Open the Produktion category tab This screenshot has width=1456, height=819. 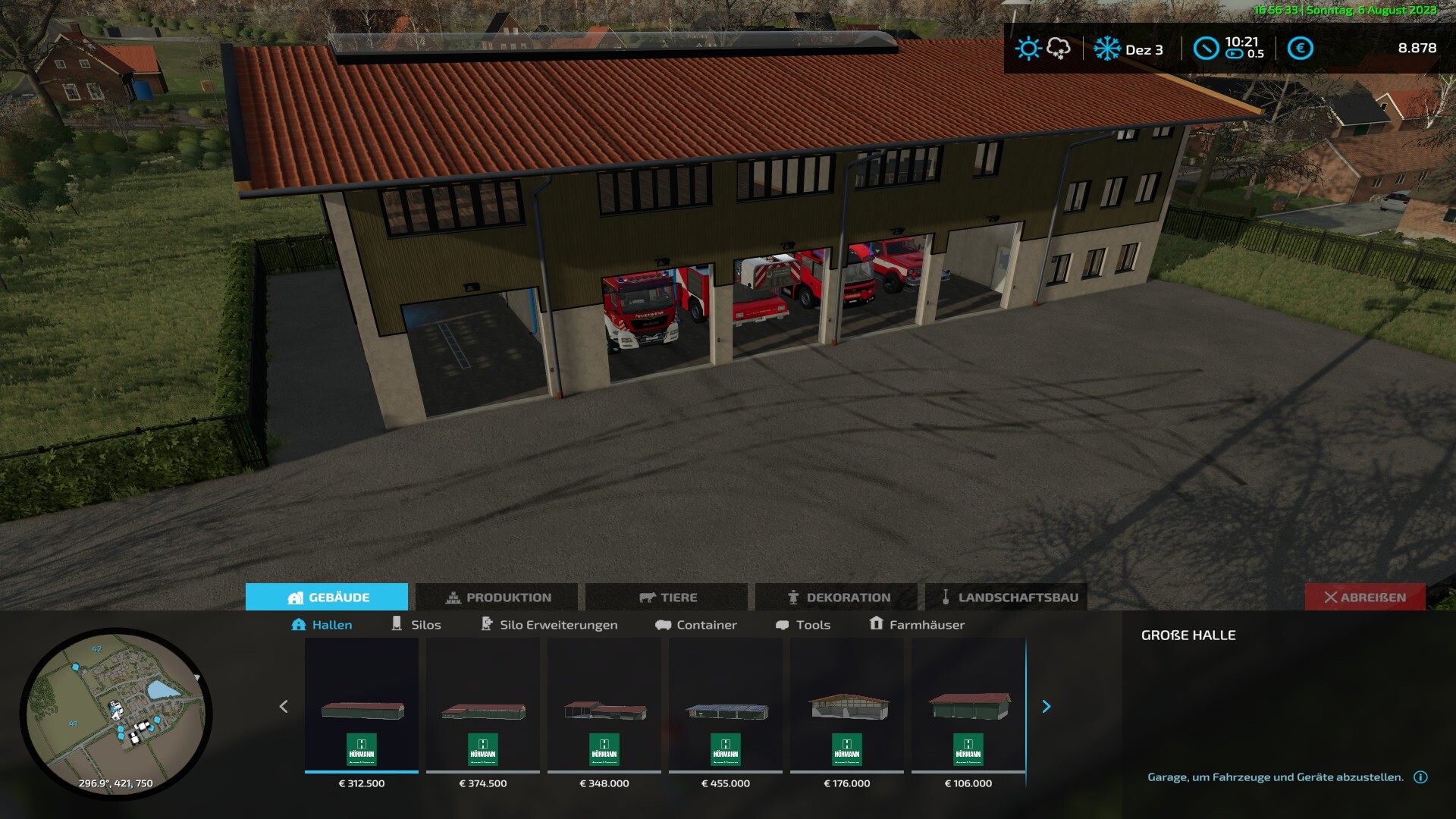497,598
